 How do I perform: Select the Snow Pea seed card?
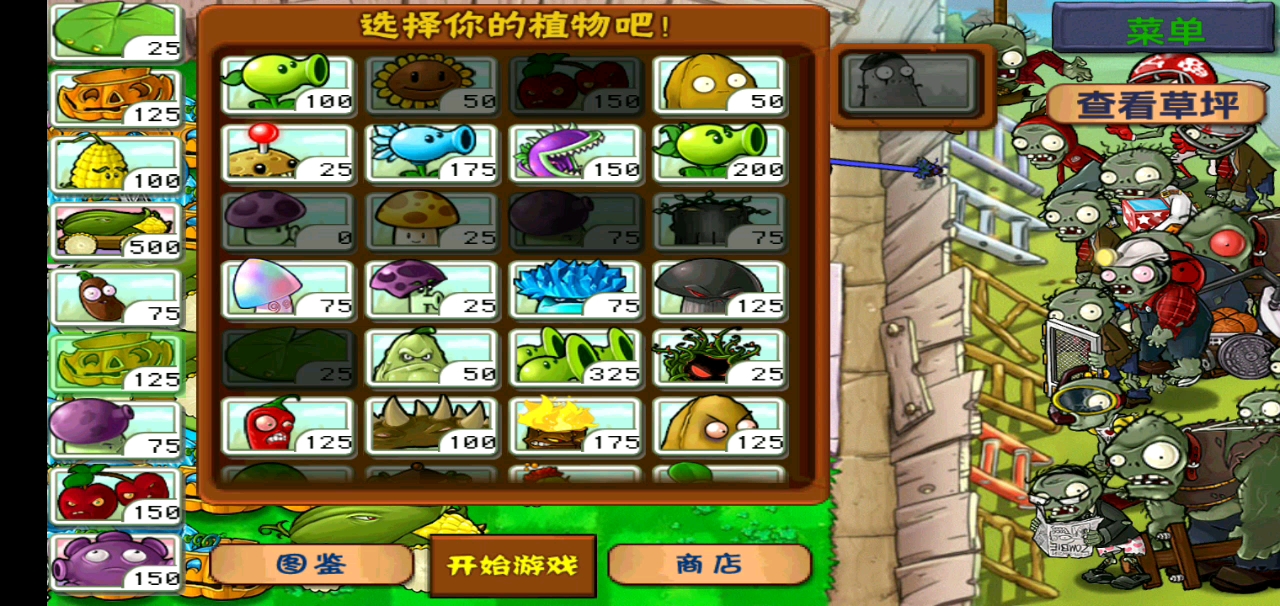[432, 152]
